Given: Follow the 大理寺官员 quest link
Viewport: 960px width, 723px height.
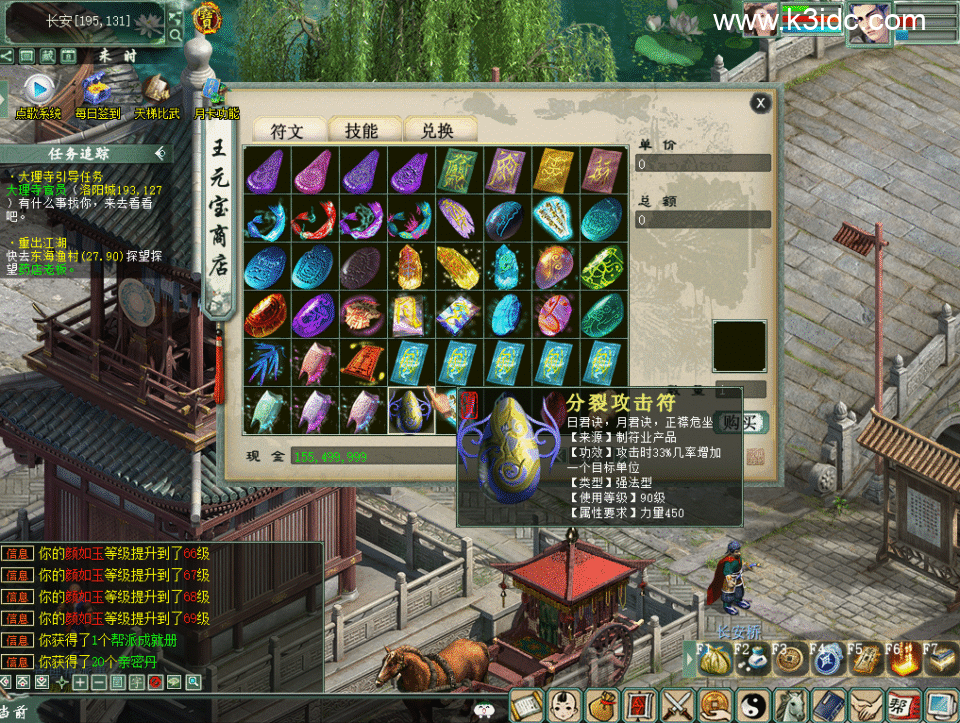Looking at the screenshot, I should coord(42,189).
